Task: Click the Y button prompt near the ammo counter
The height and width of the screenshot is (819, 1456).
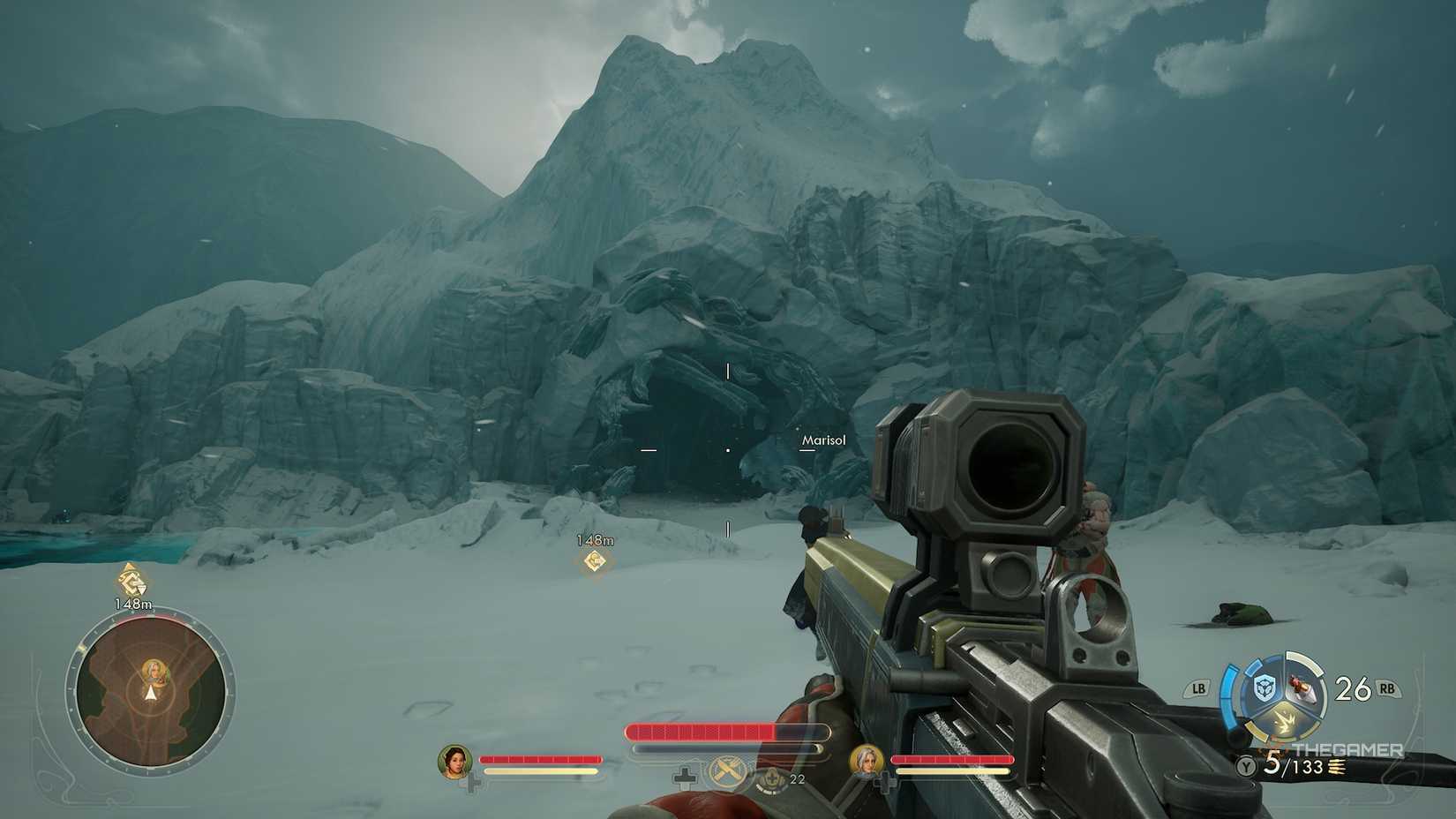Action: coord(1244,766)
